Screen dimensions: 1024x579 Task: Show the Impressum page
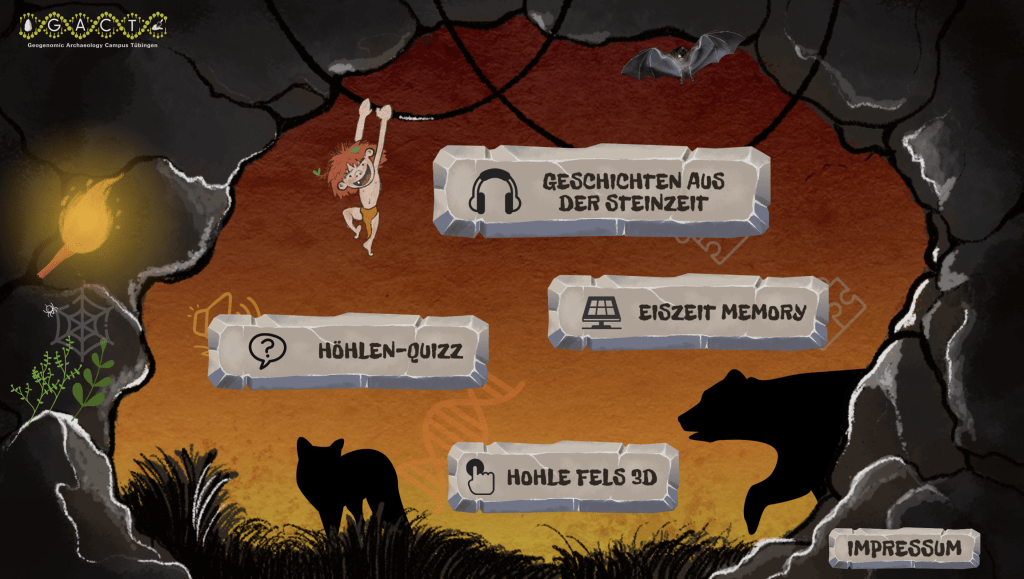click(x=903, y=548)
